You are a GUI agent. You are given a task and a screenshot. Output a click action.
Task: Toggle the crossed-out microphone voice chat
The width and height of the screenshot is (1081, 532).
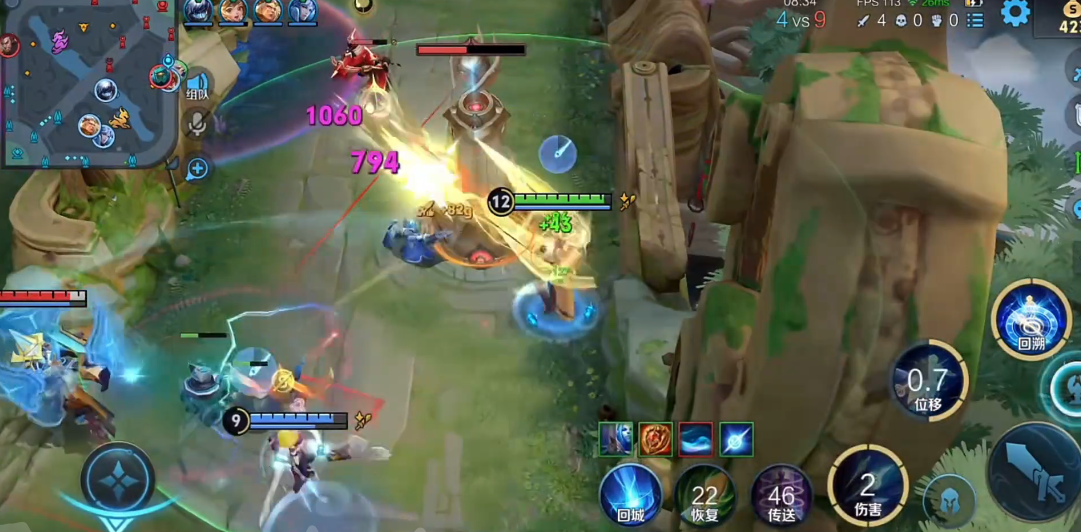197,123
